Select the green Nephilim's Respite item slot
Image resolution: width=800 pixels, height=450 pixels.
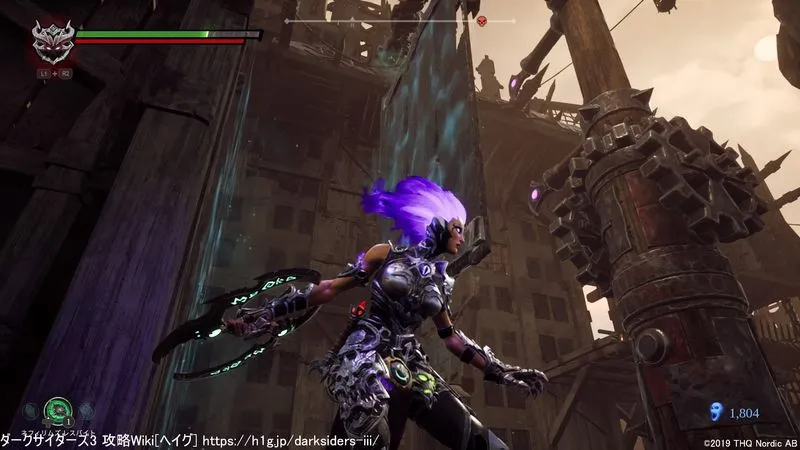(x=59, y=410)
